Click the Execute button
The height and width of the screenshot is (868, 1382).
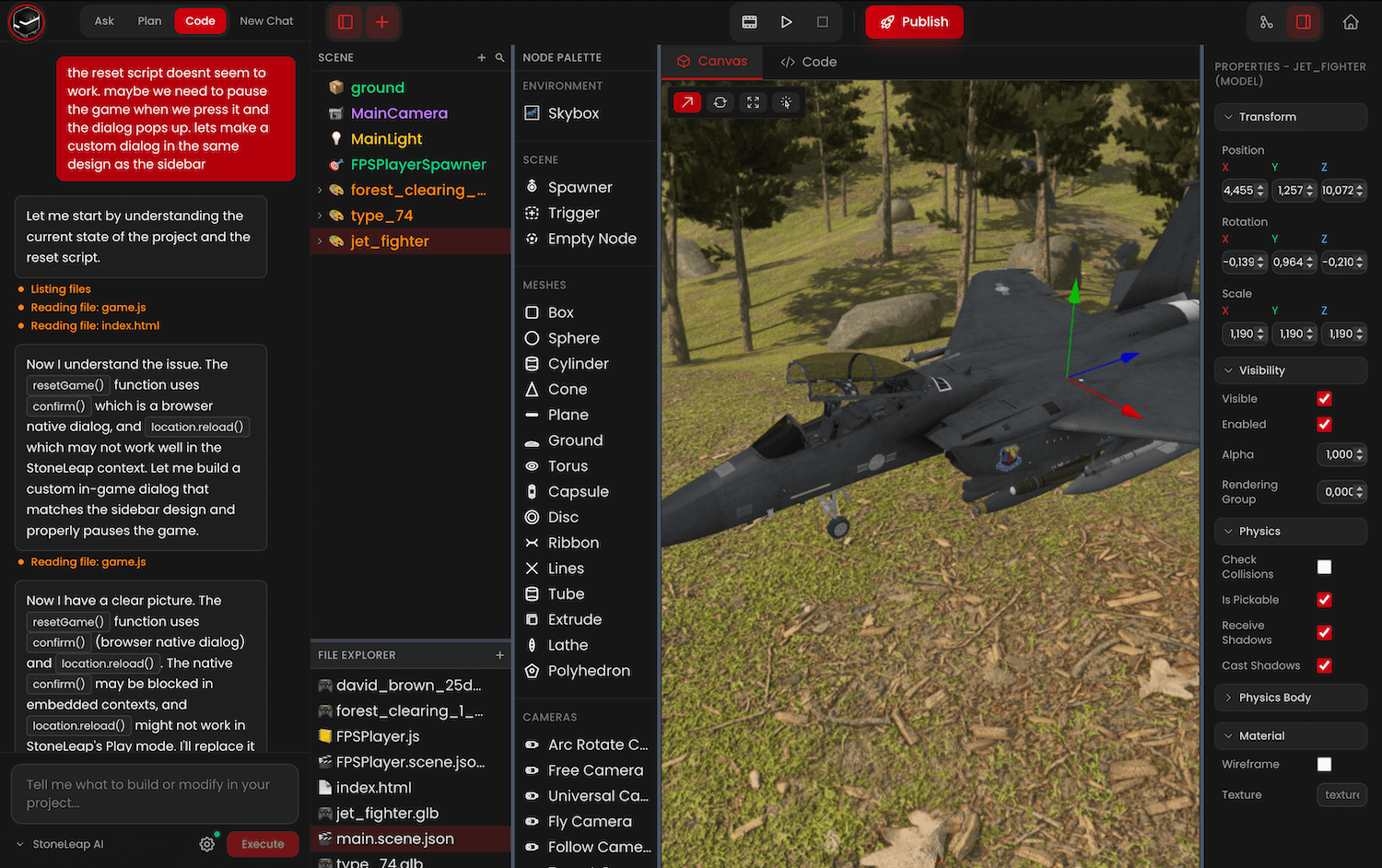tap(263, 843)
